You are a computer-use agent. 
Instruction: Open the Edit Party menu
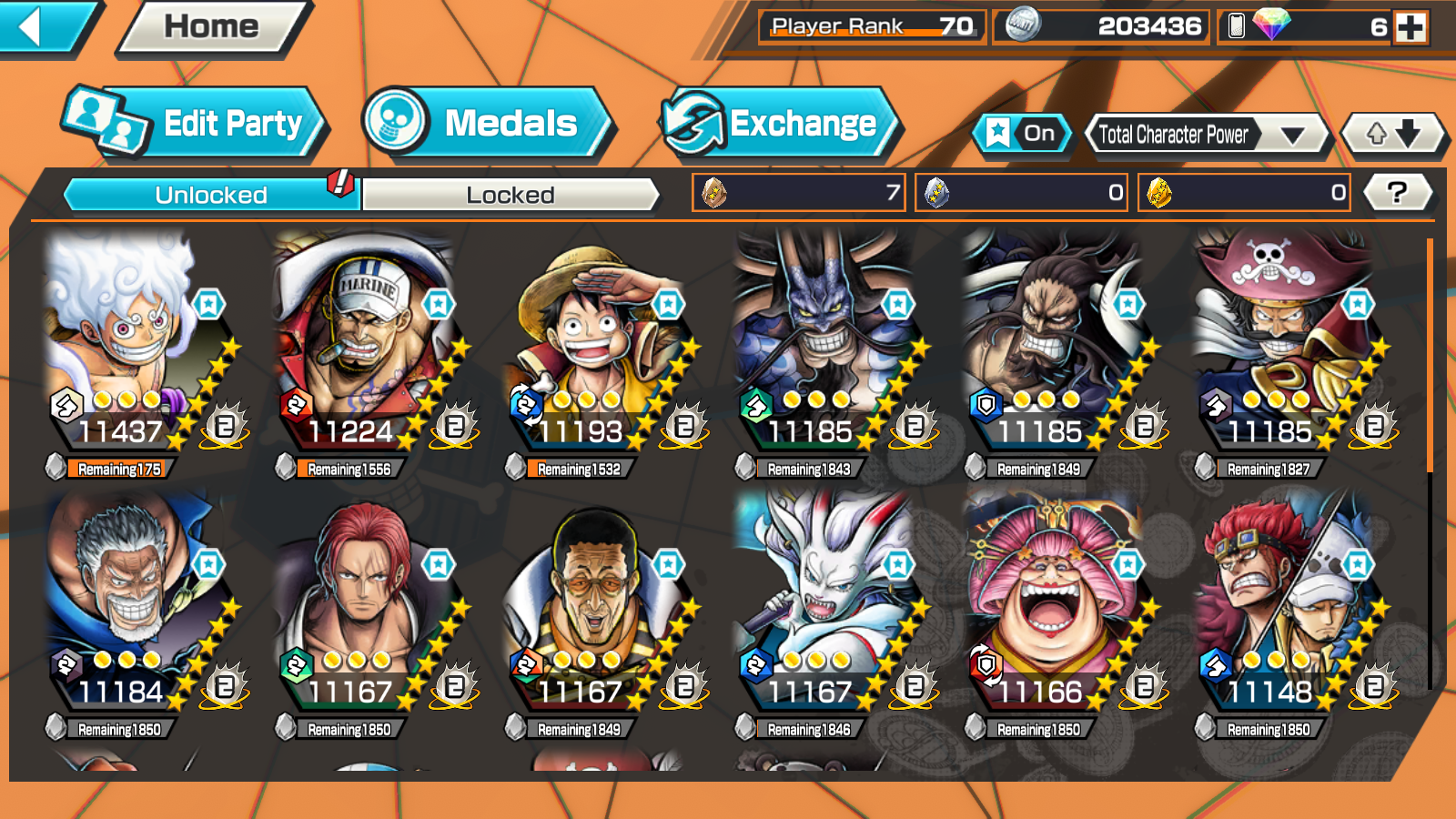pyautogui.click(x=196, y=123)
